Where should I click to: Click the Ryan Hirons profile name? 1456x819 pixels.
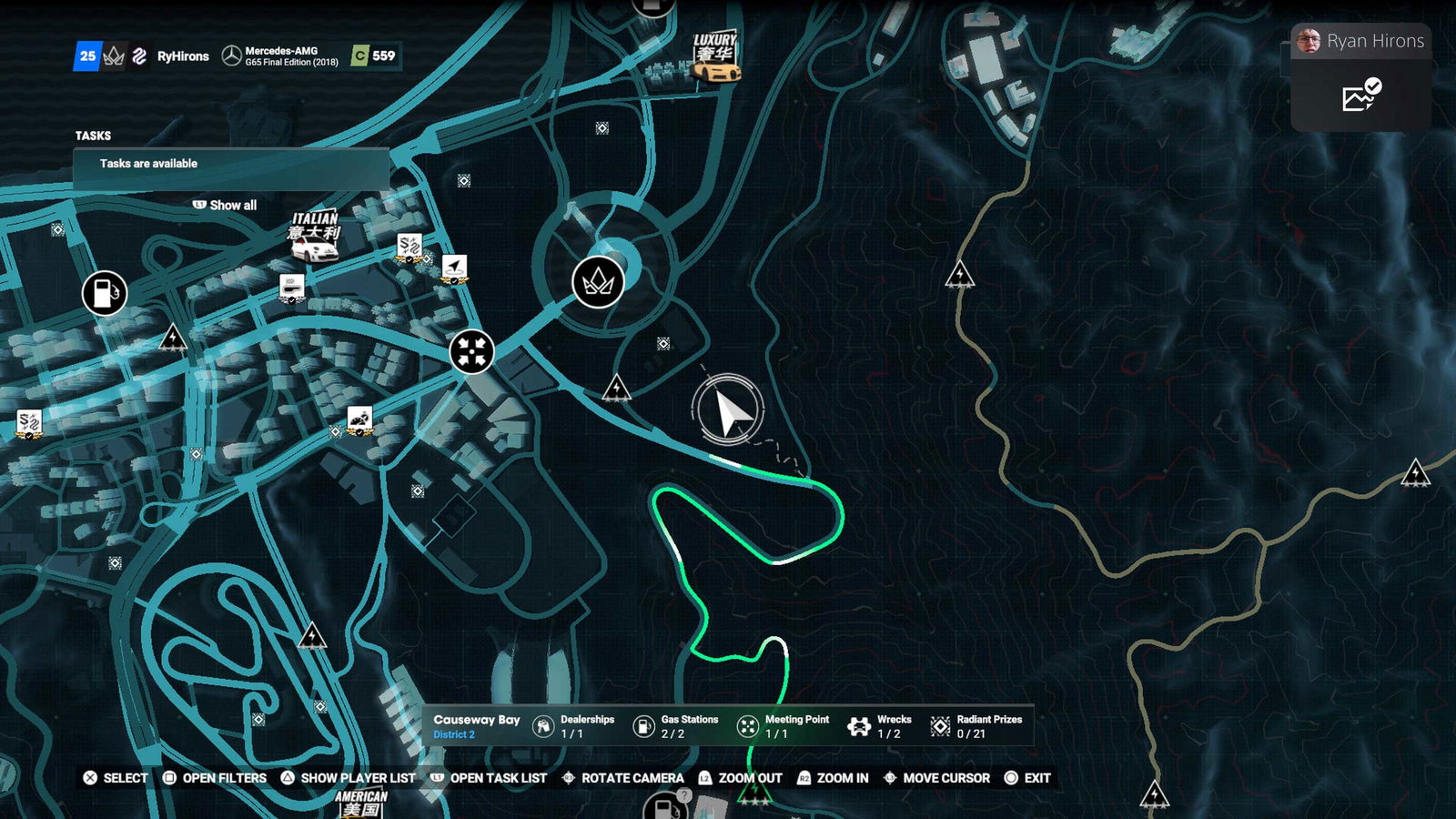click(x=1374, y=41)
